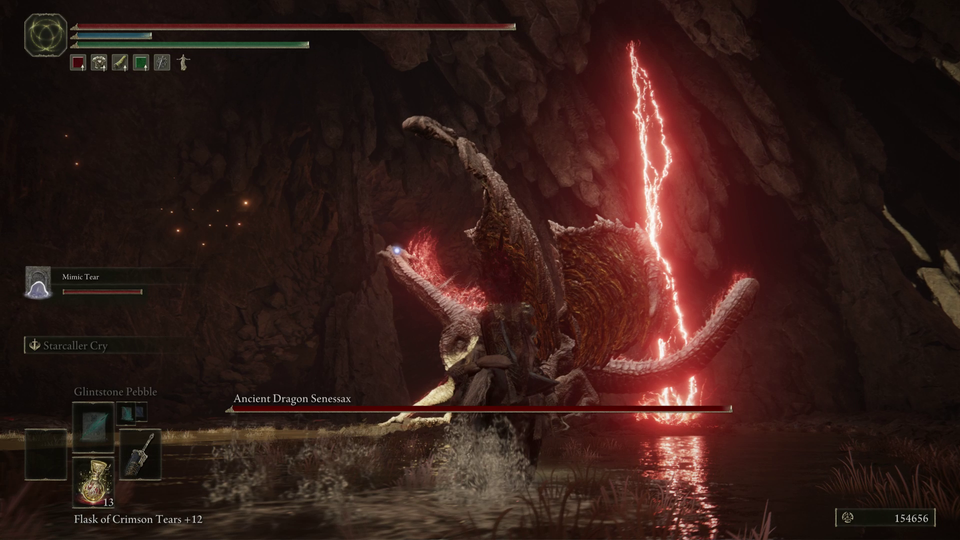Screen dimensions: 960x540
Task: Click the pale figure status icon
Action: point(183,62)
